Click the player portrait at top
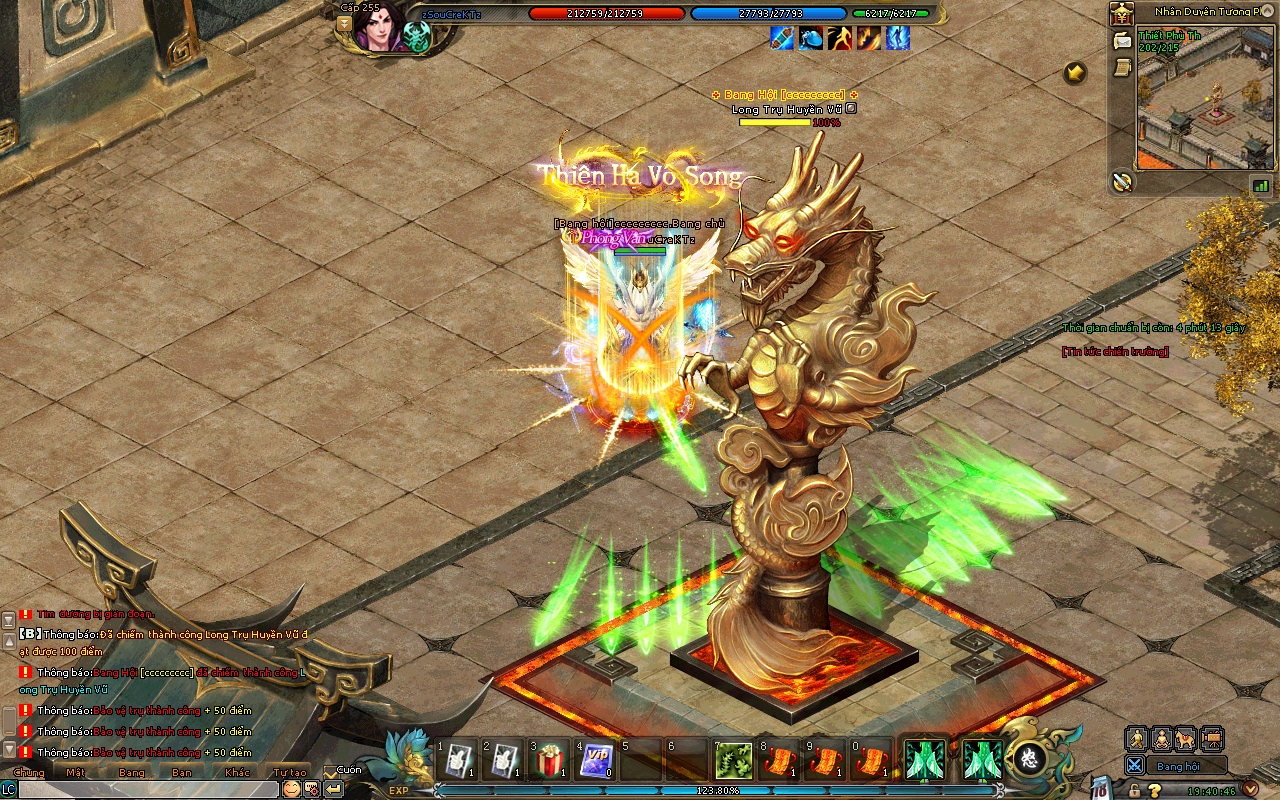 tap(381, 28)
